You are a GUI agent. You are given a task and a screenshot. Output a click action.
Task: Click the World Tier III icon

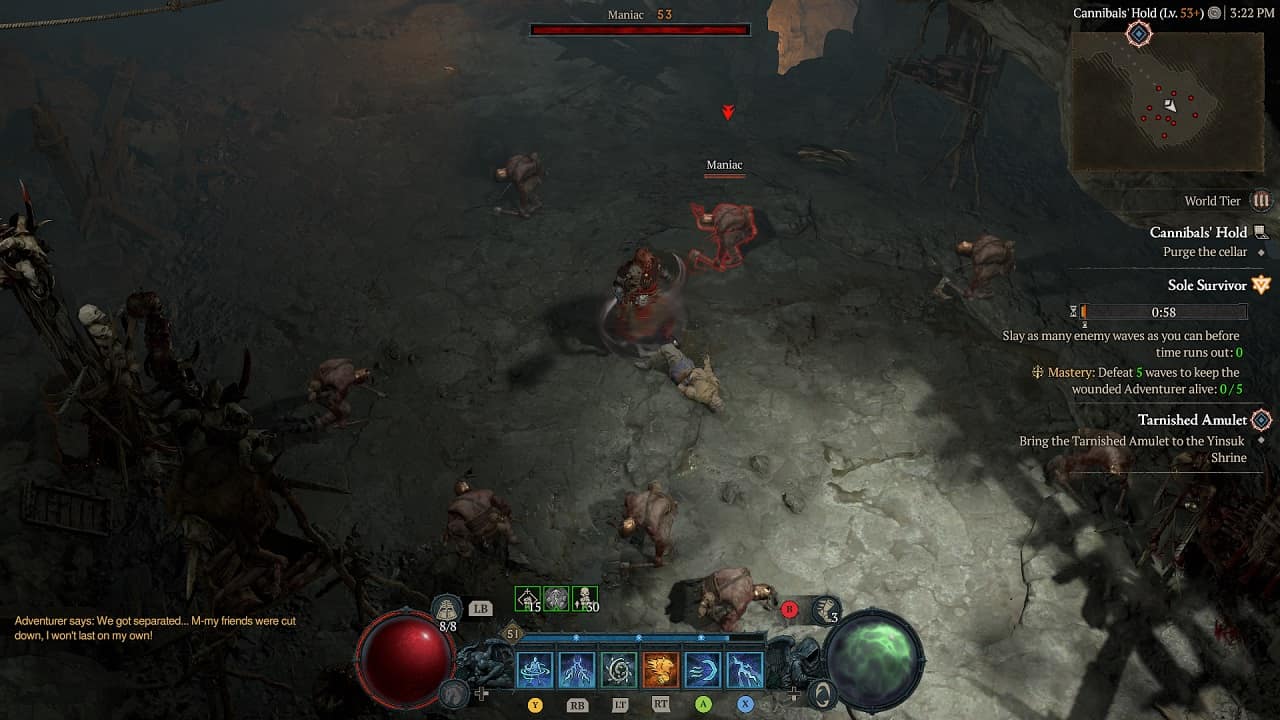coord(1261,201)
